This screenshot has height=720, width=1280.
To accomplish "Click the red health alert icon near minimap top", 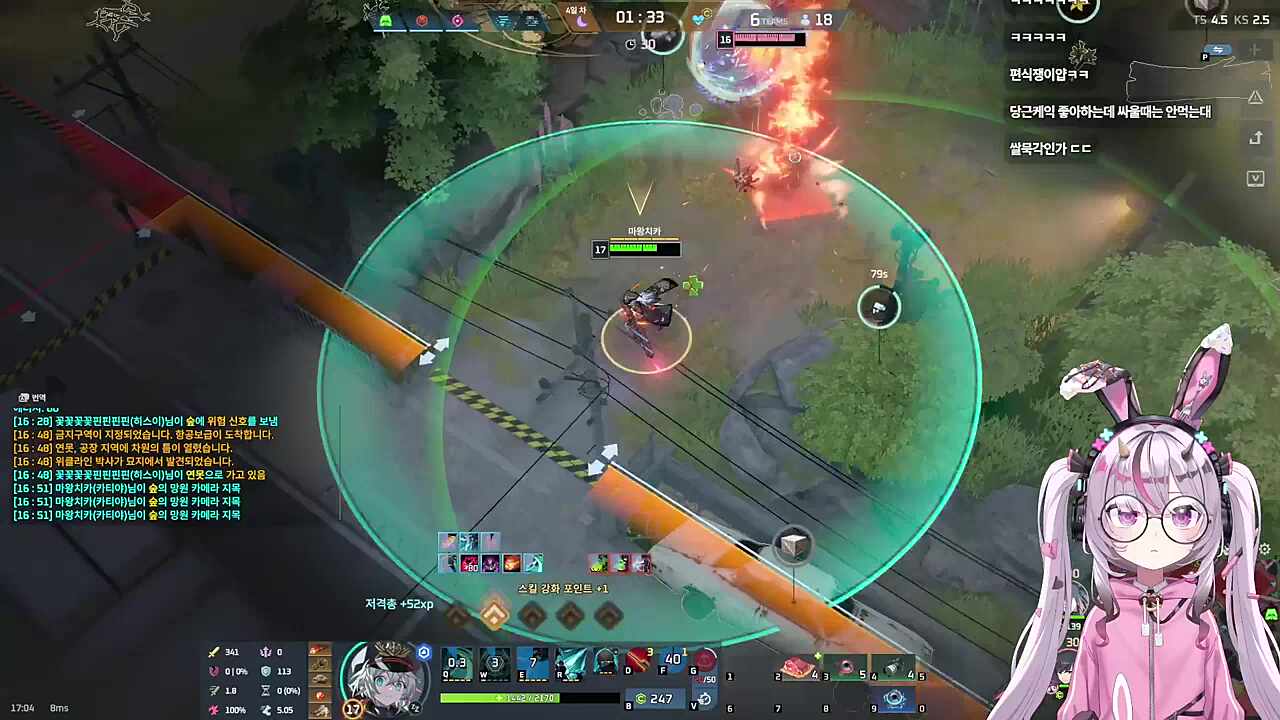I will (421, 20).
